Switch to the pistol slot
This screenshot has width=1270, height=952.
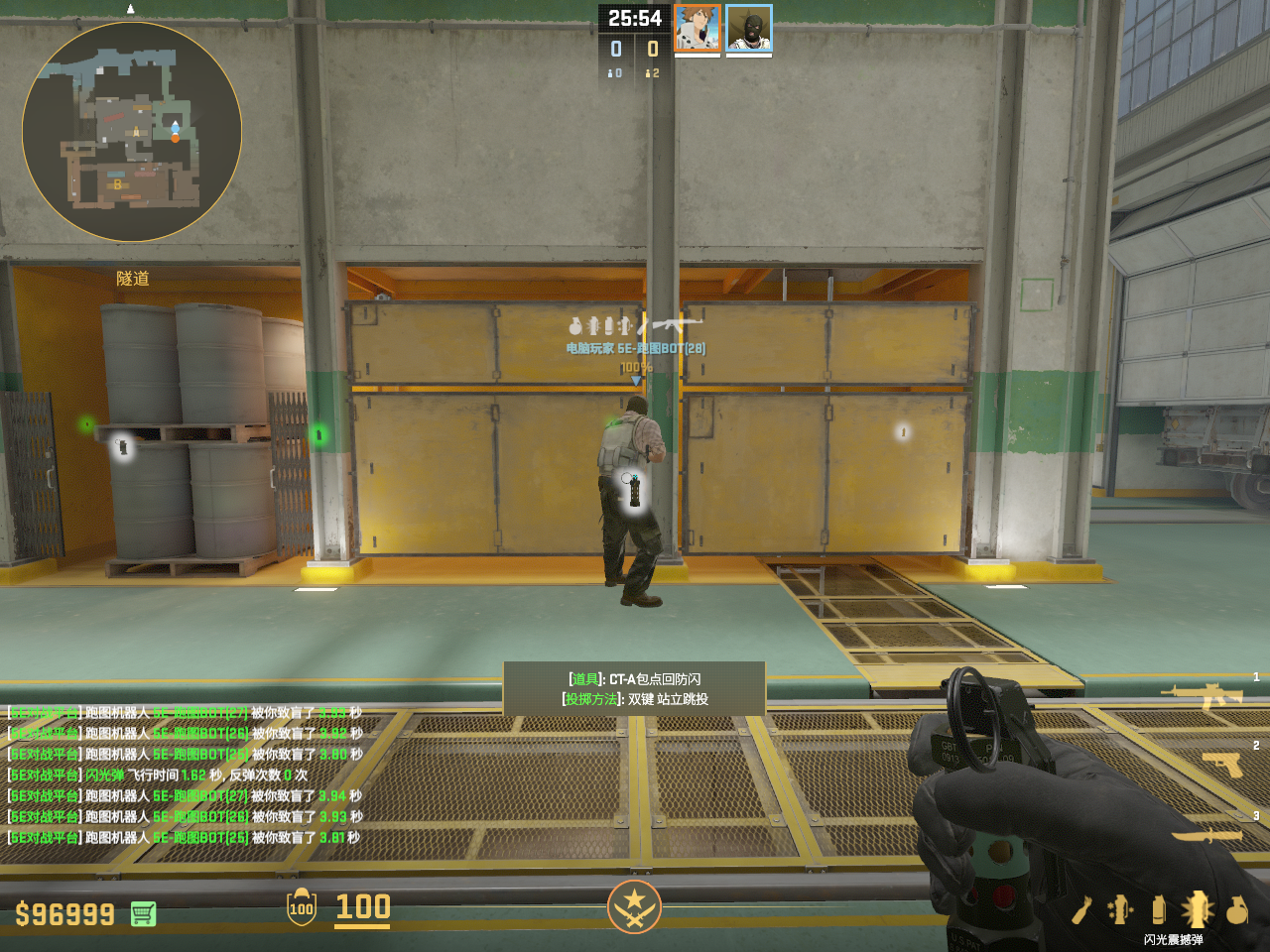[1222, 764]
